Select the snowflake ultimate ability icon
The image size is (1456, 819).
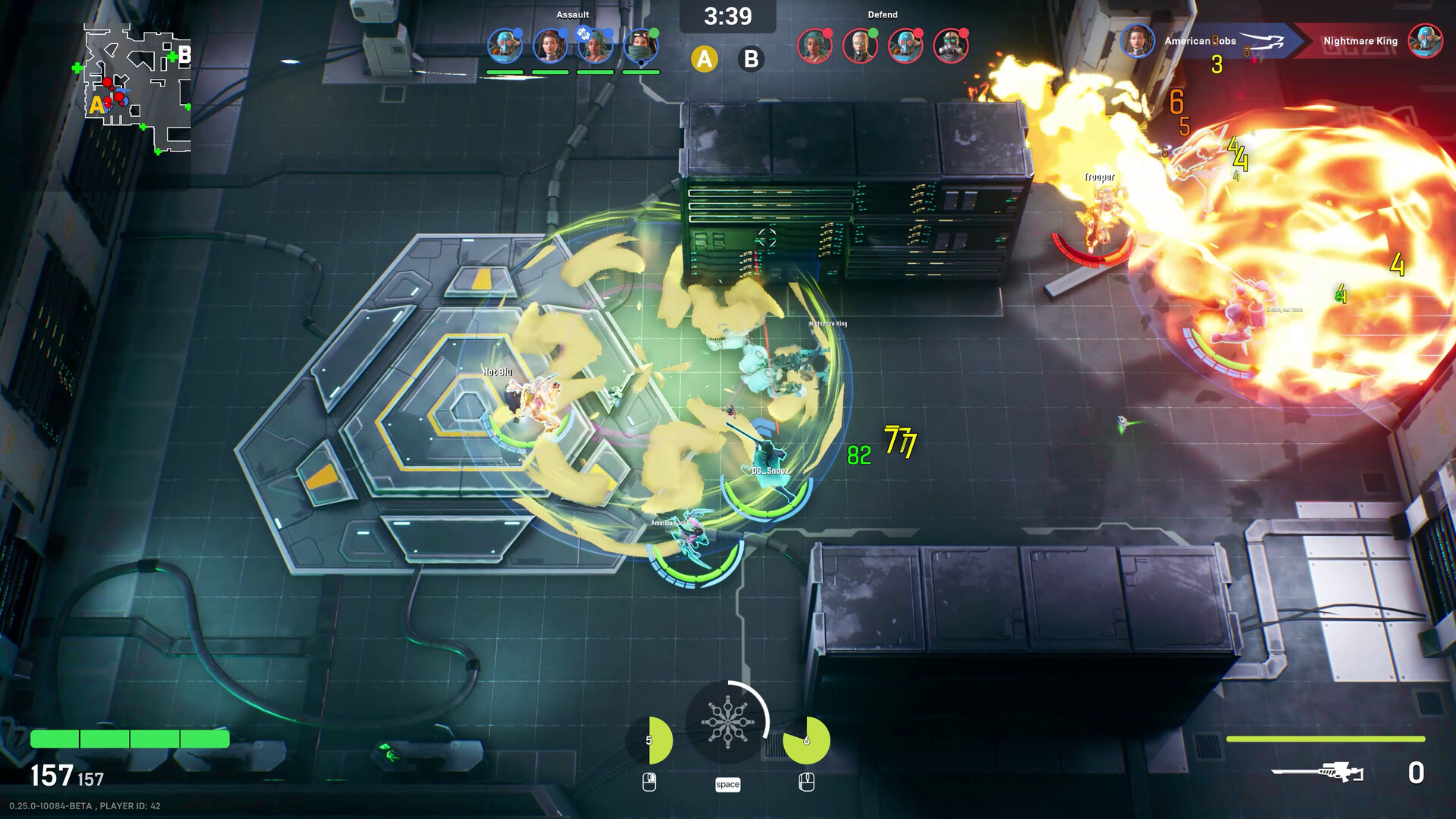click(729, 722)
